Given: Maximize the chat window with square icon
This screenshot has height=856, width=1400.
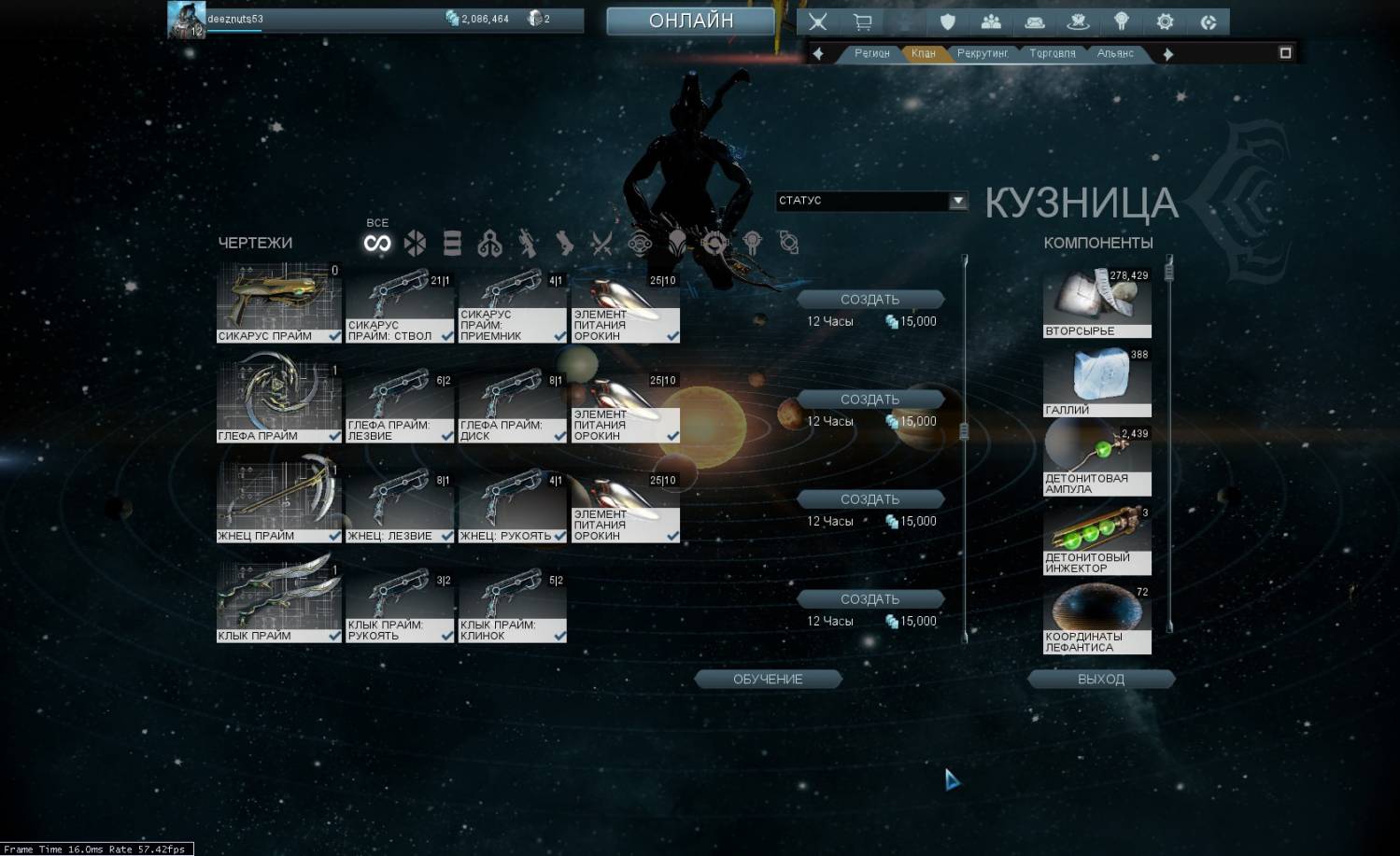Looking at the screenshot, I should (1285, 53).
